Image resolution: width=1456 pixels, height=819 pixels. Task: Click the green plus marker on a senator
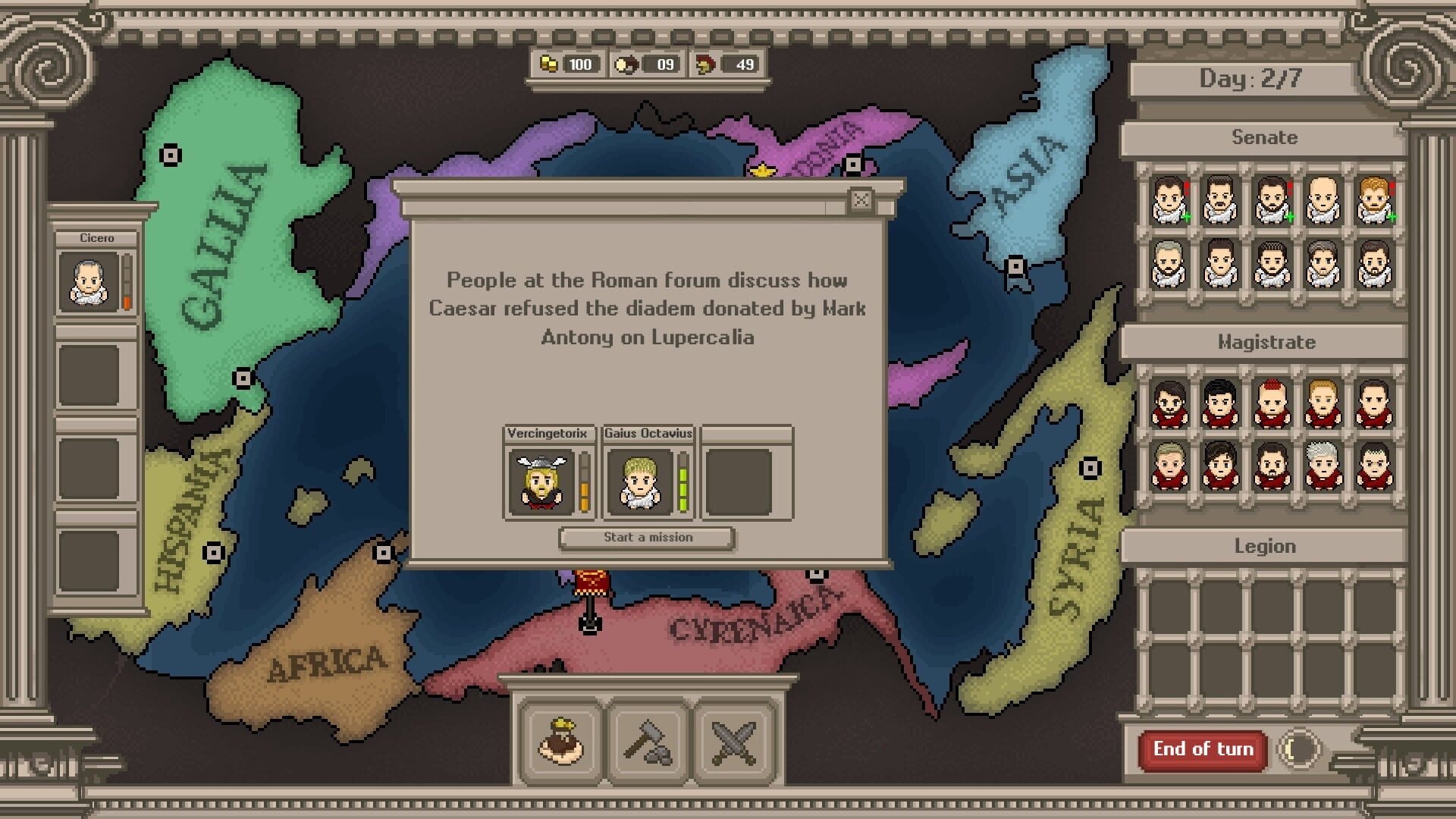click(1187, 216)
